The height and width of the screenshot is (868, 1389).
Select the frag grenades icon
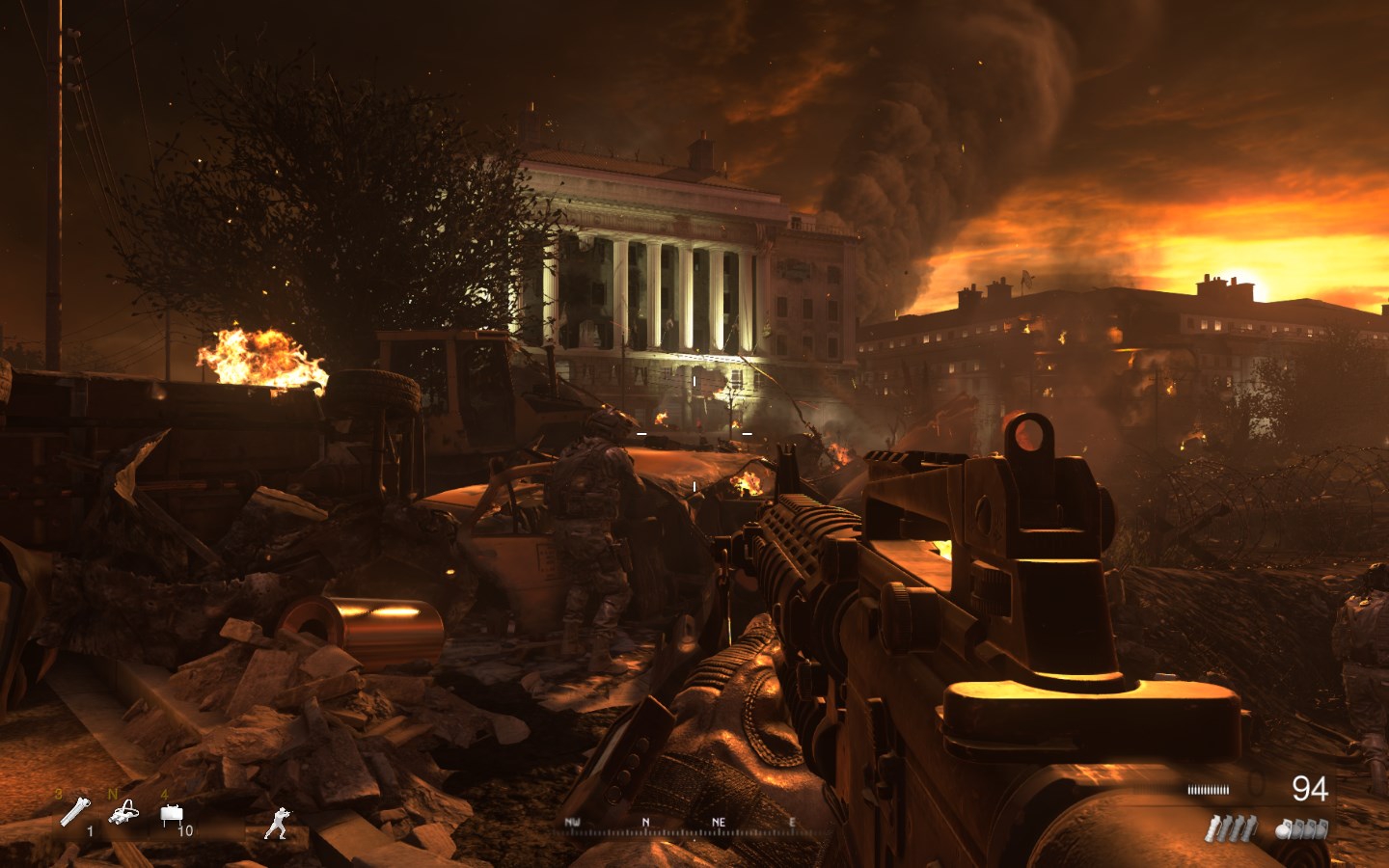click(1302, 827)
